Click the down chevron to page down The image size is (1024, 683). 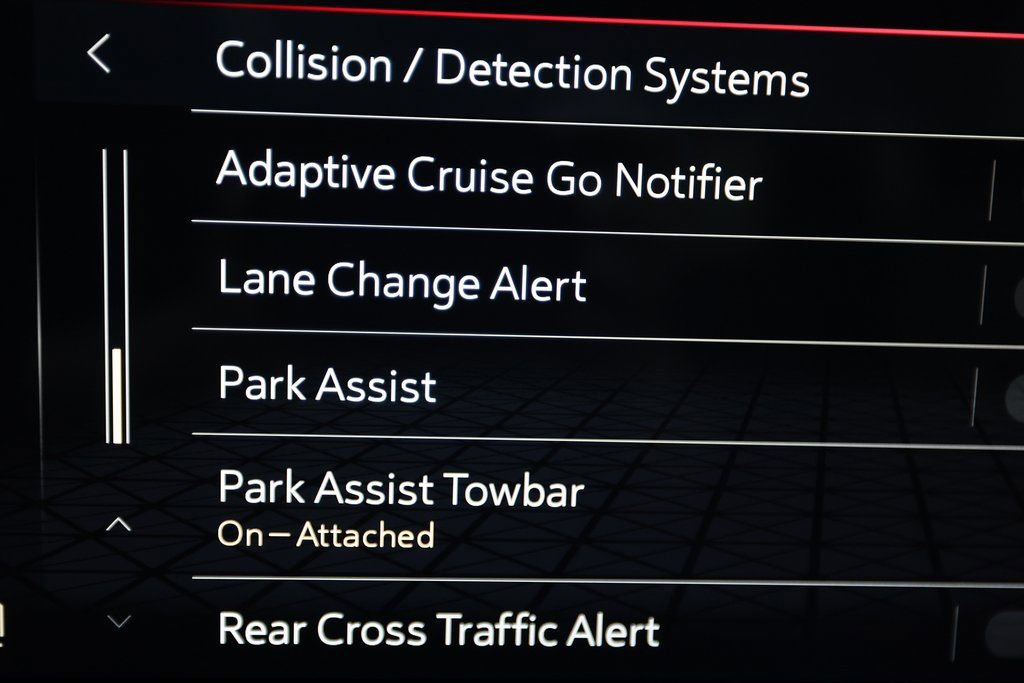(118, 622)
